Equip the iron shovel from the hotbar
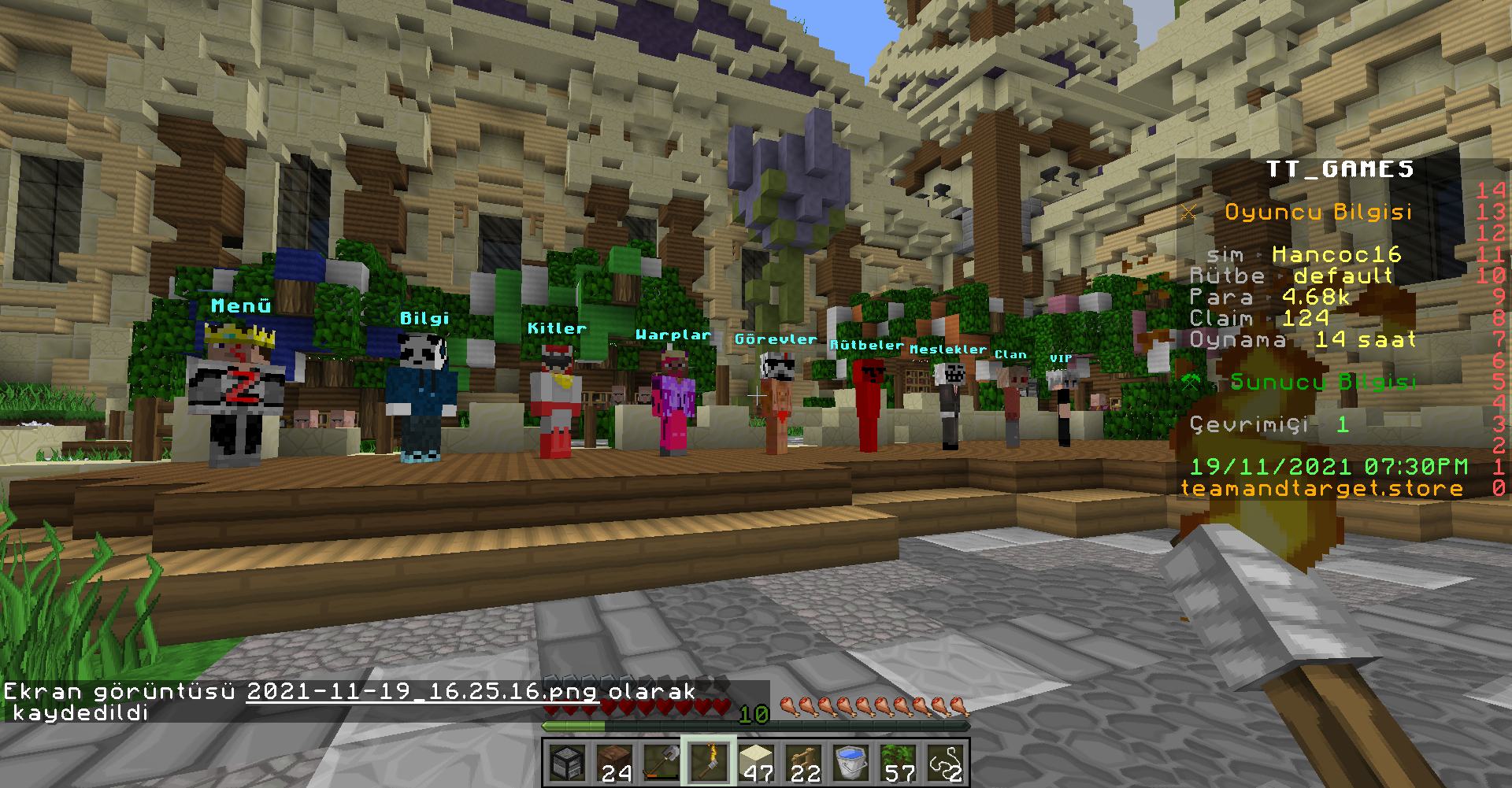1512x788 pixels. coord(661,762)
